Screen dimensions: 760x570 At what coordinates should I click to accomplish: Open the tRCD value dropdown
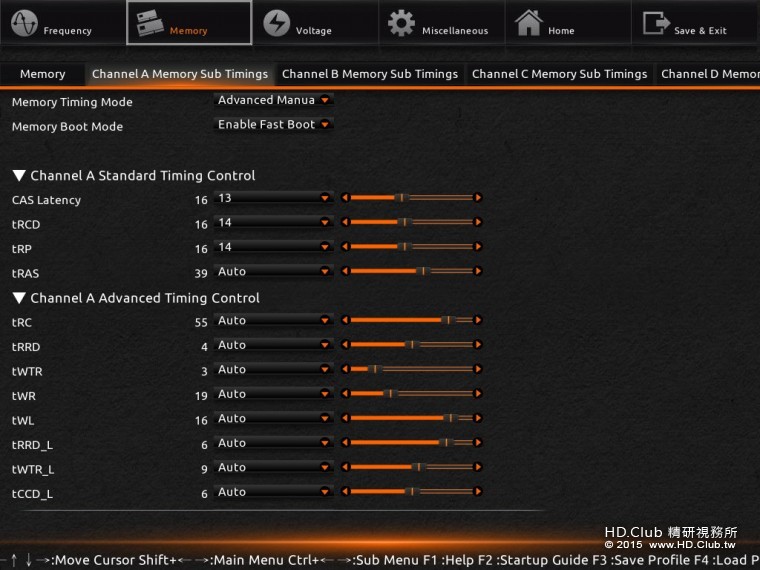(274, 223)
